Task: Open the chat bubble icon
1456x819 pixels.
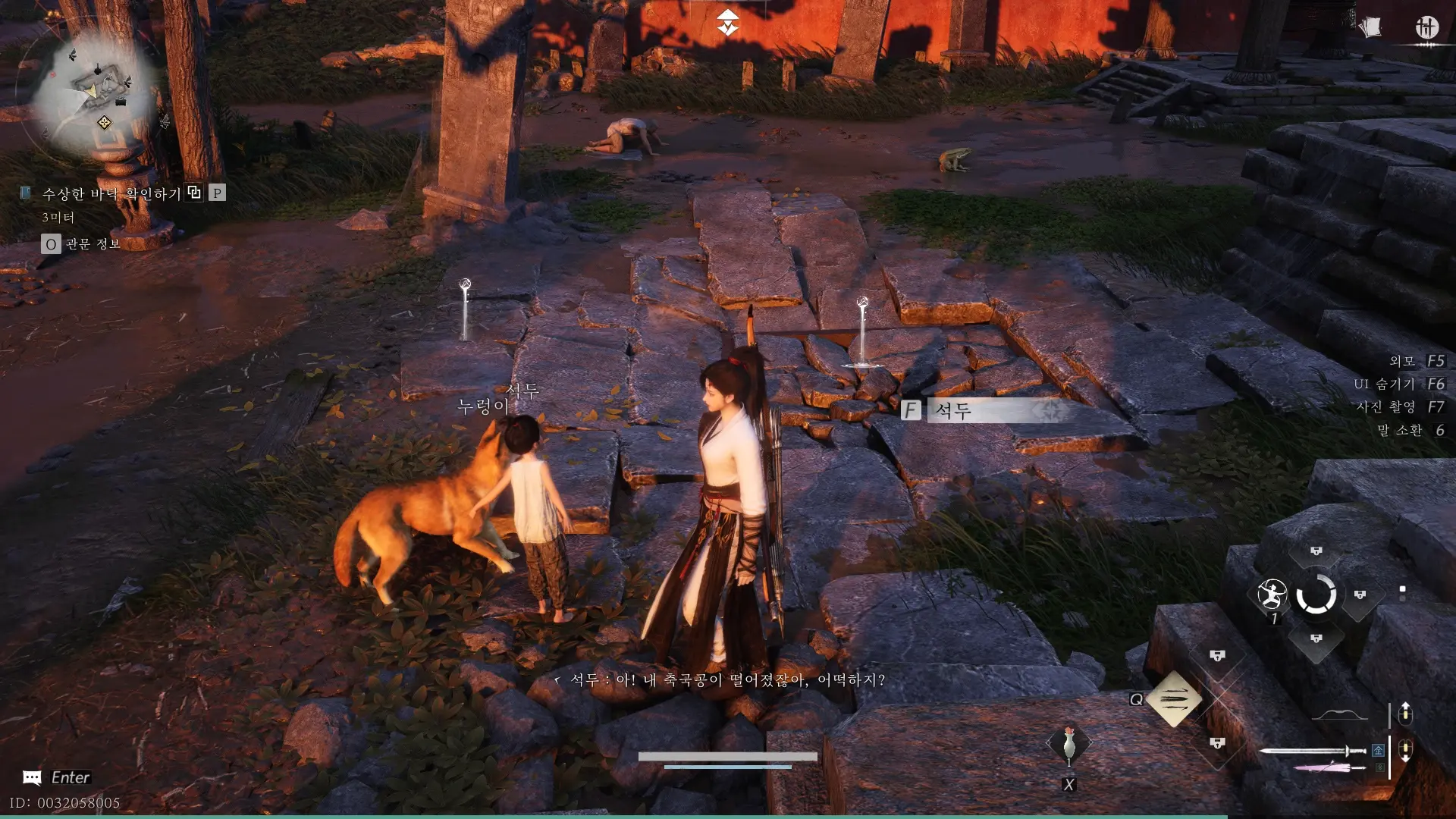Action: tap(32, 777)
